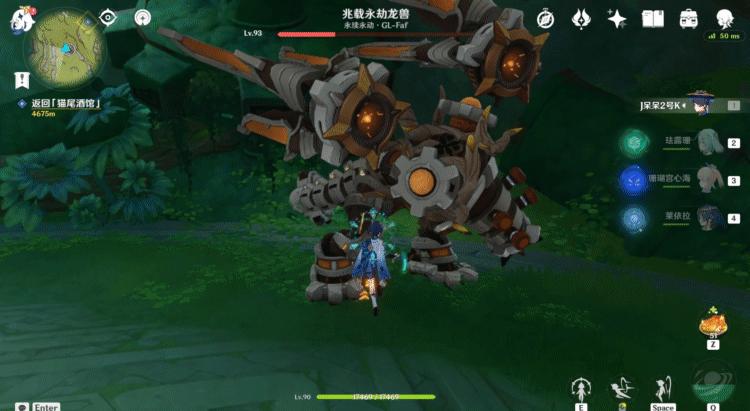
Task: Unleash the green Elemental Burst orb
Action: [x=711, y=386]
